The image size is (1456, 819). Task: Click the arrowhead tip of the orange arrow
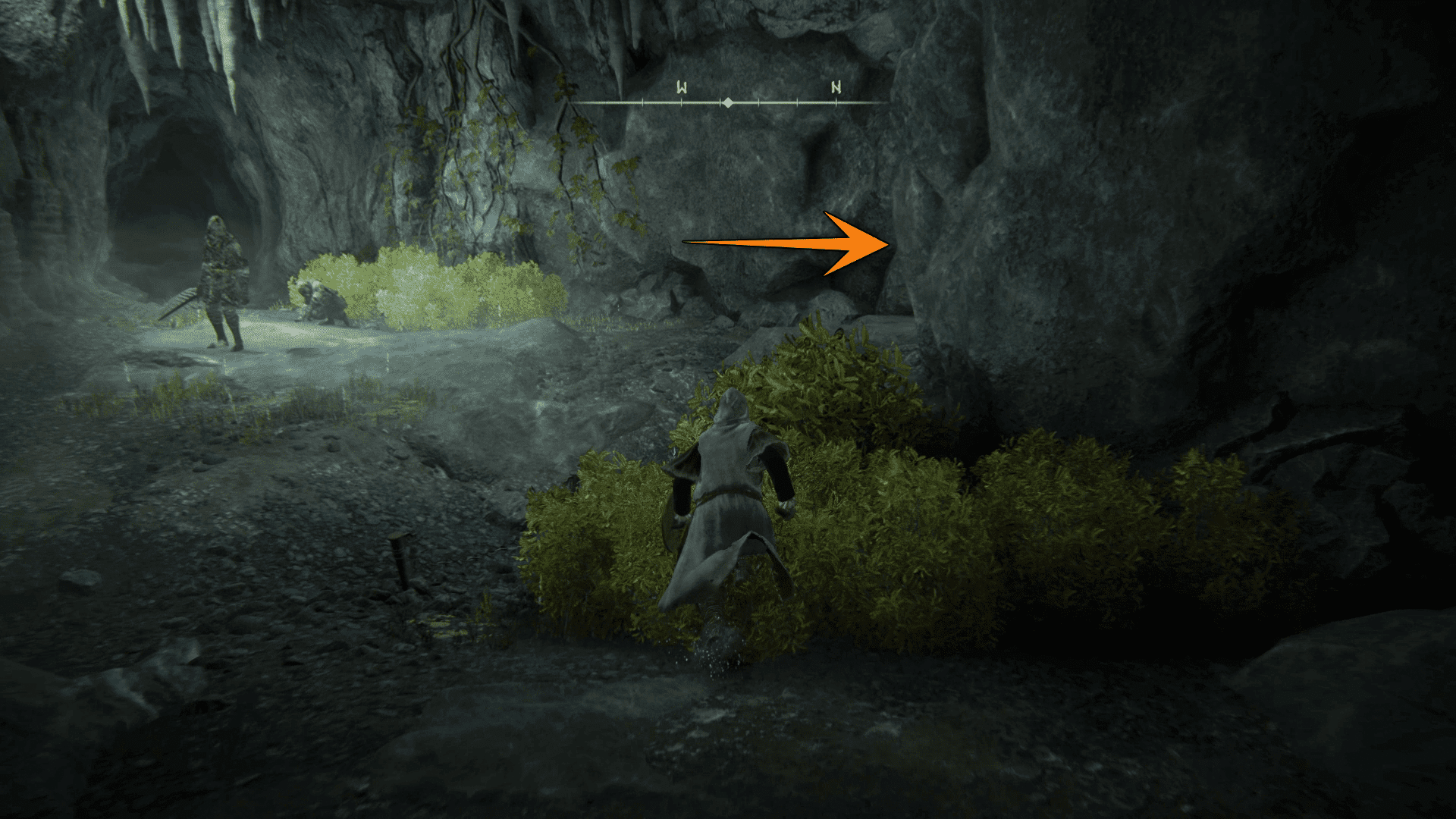pyautogui.click(x=886, y=244)
